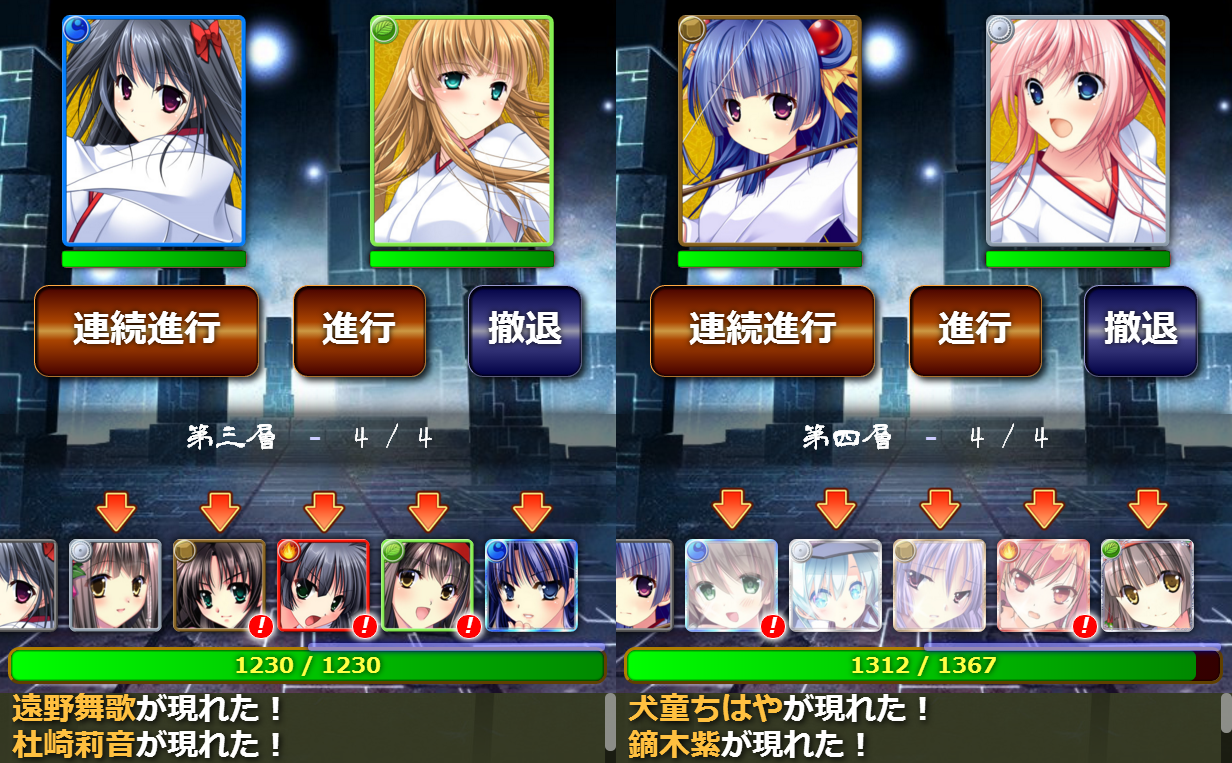The width and height of the screenshot is (1232, 763).
Task: Click 連続進行 in the 第四層 panel
Action: coord(762,330)
